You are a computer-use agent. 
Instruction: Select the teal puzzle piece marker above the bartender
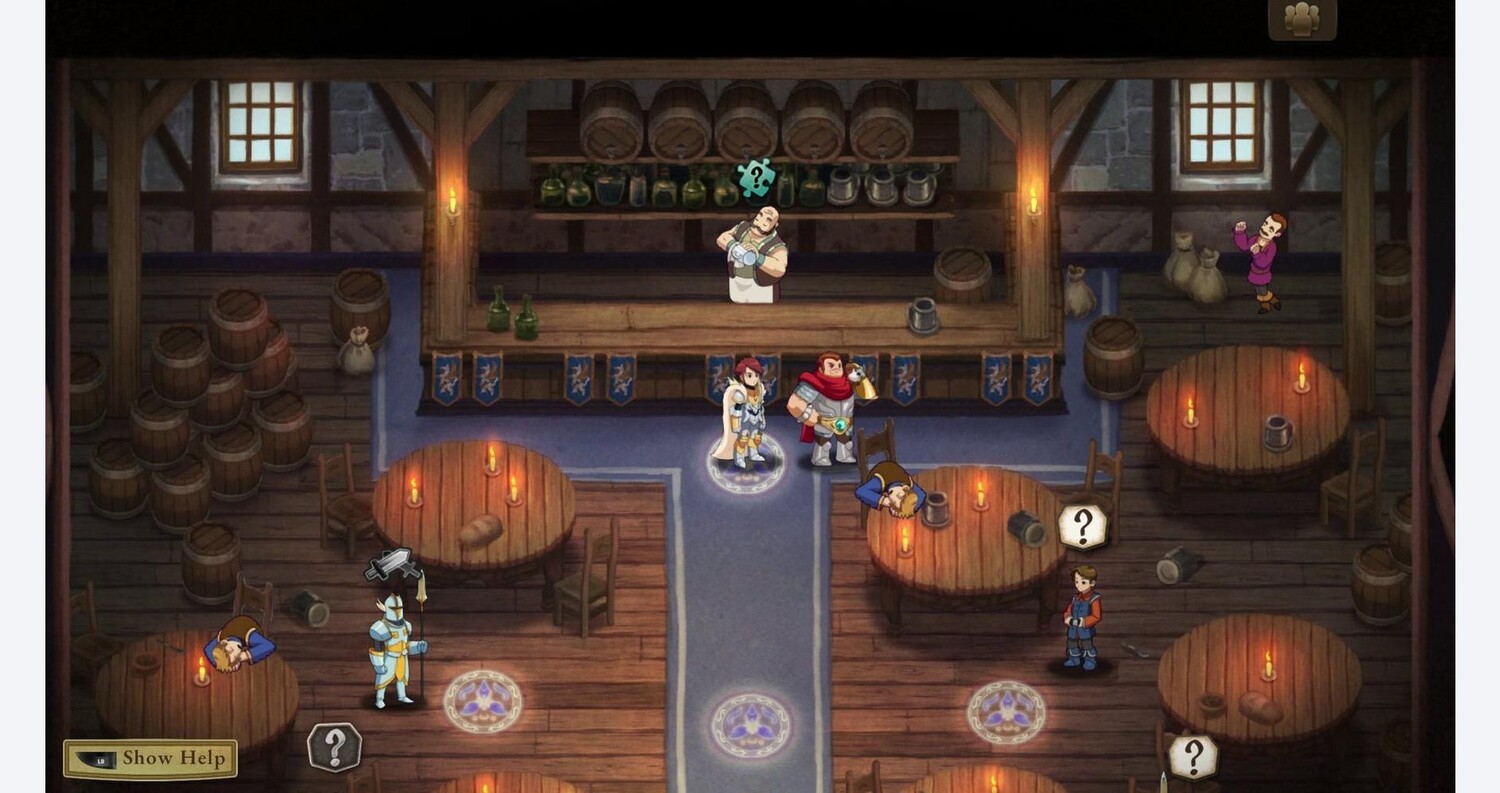click(x=756, y=178)
